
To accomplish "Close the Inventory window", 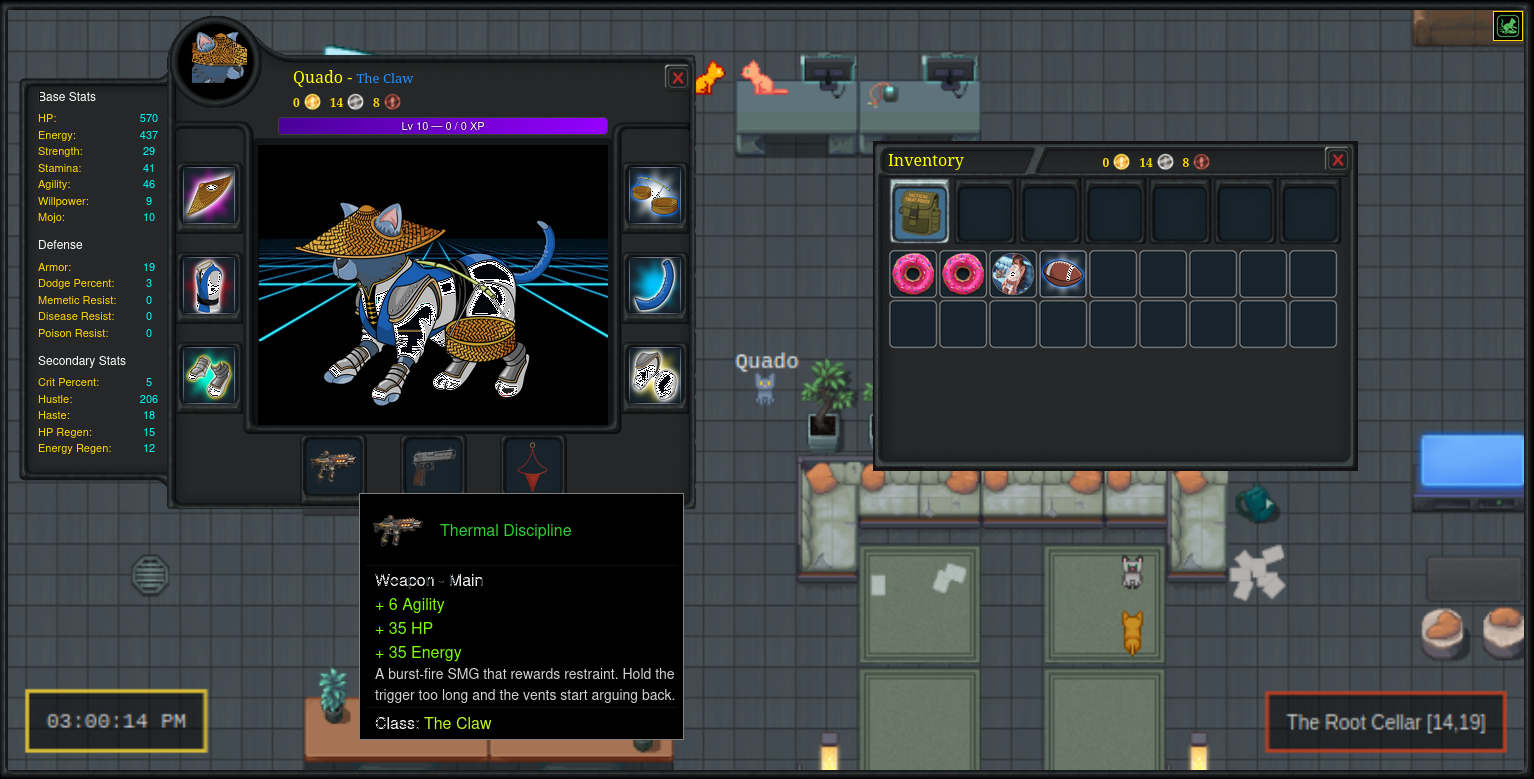I will (1337, 160).
